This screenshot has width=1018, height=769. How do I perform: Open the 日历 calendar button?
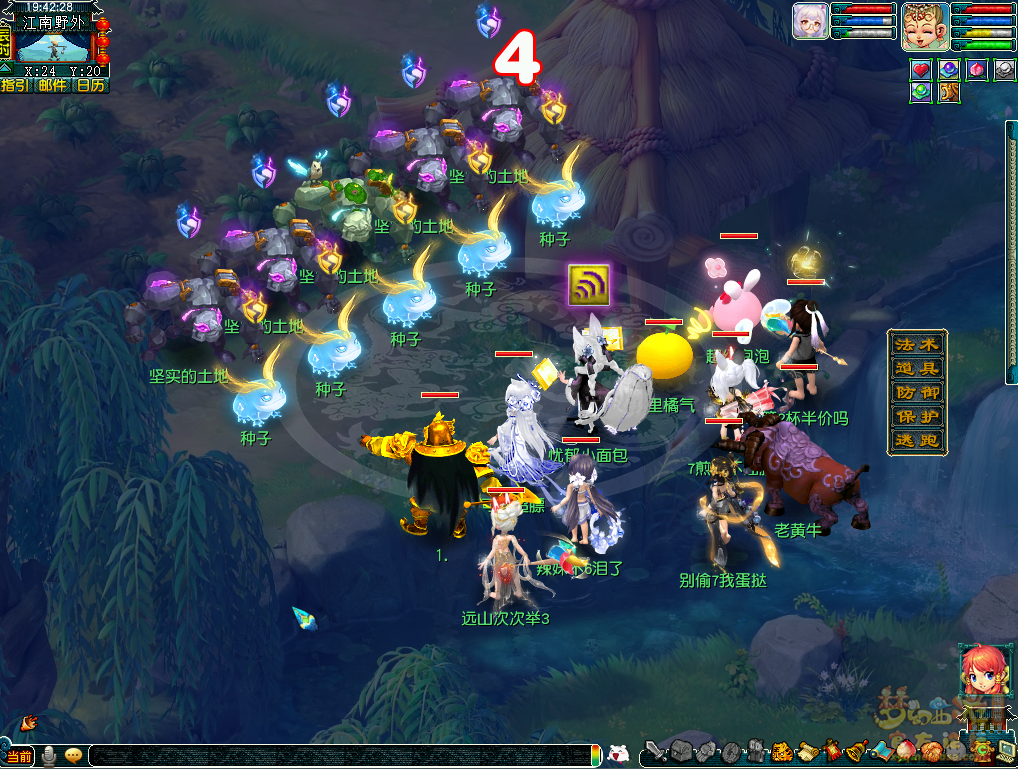[x=91, y=86]
